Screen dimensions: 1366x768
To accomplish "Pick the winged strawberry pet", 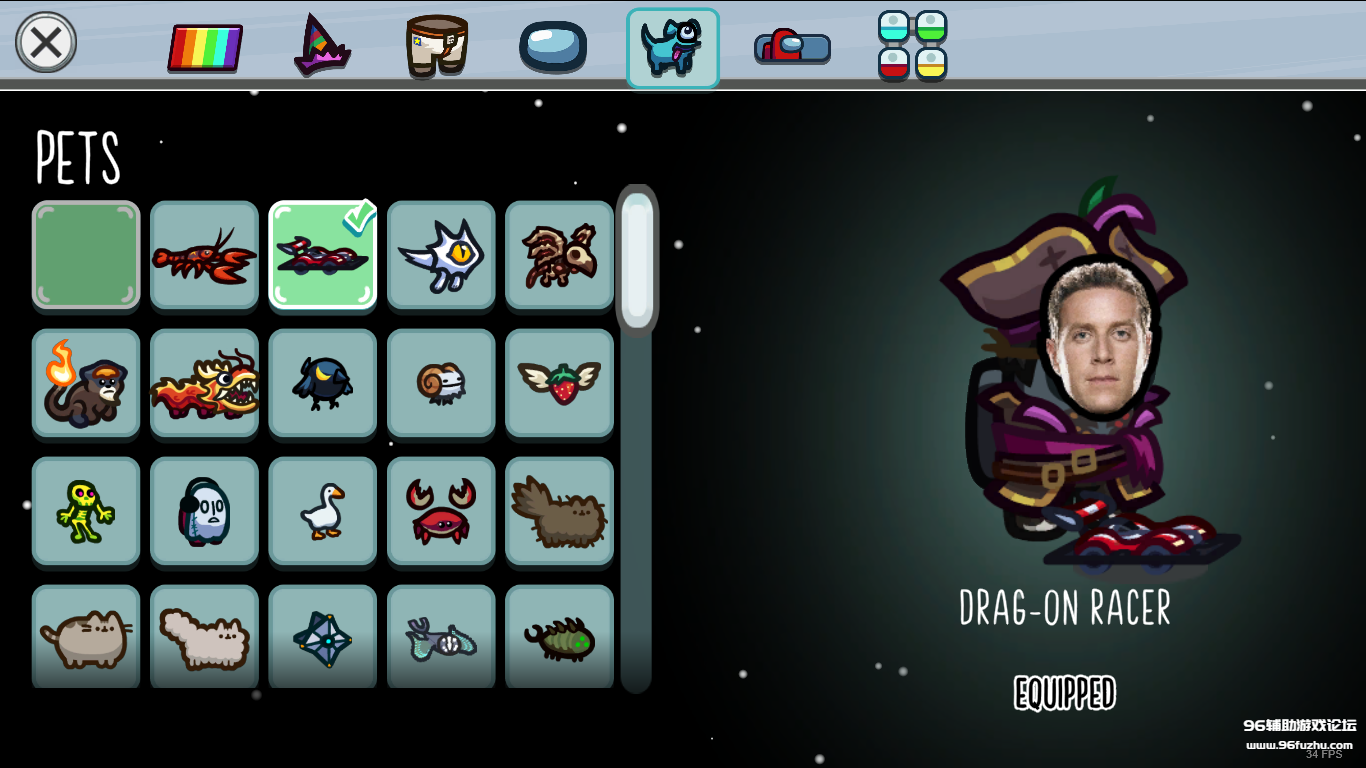I will [559, 383].
